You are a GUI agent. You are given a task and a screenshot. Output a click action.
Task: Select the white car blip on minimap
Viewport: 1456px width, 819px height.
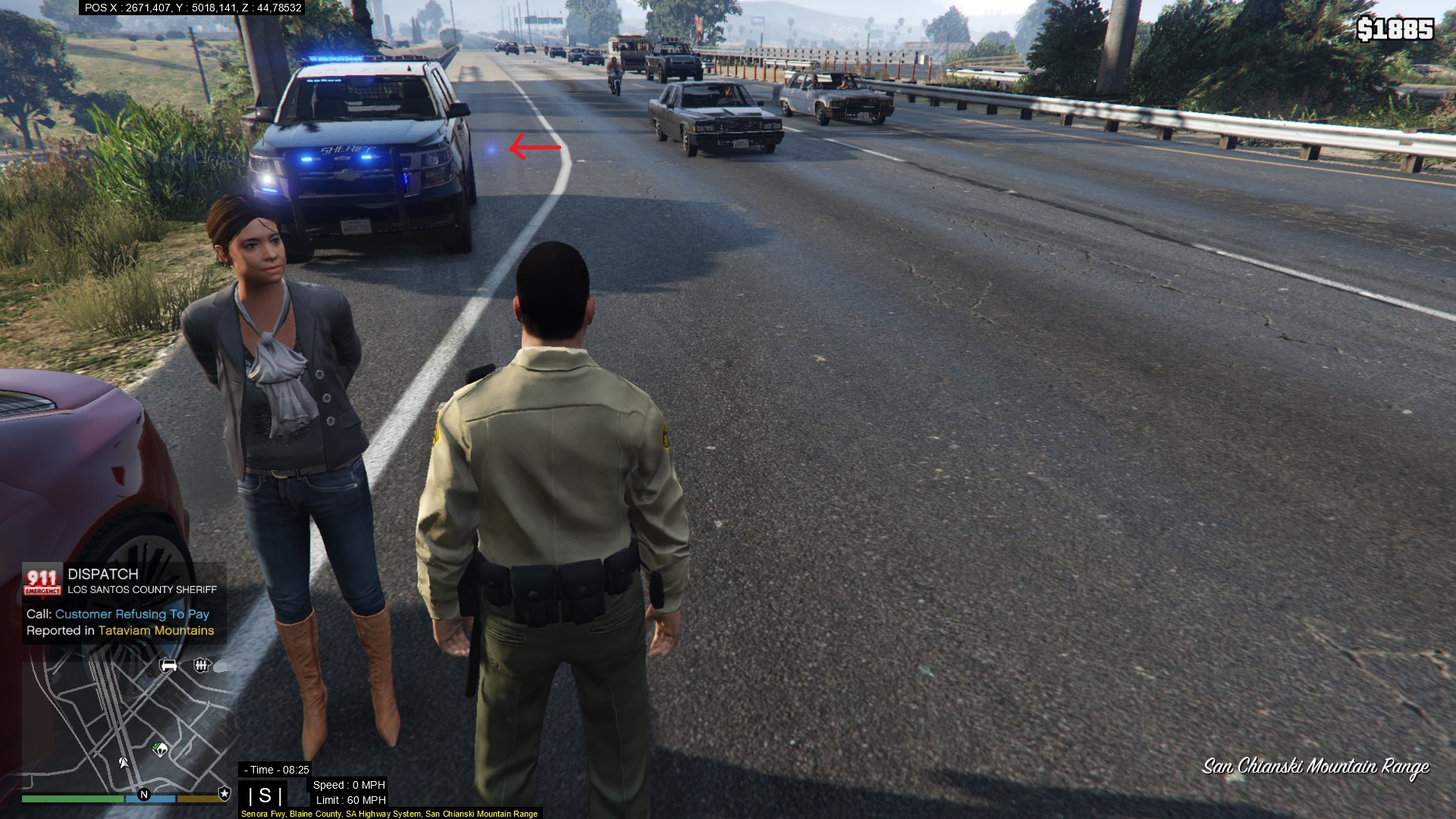click(x=168, y=666)
